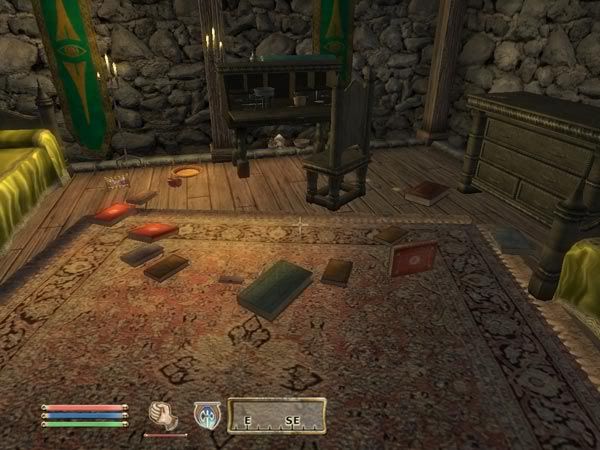Select the active spell shield icon
This screenshot has width=600, height=450.
coord(207,415)
